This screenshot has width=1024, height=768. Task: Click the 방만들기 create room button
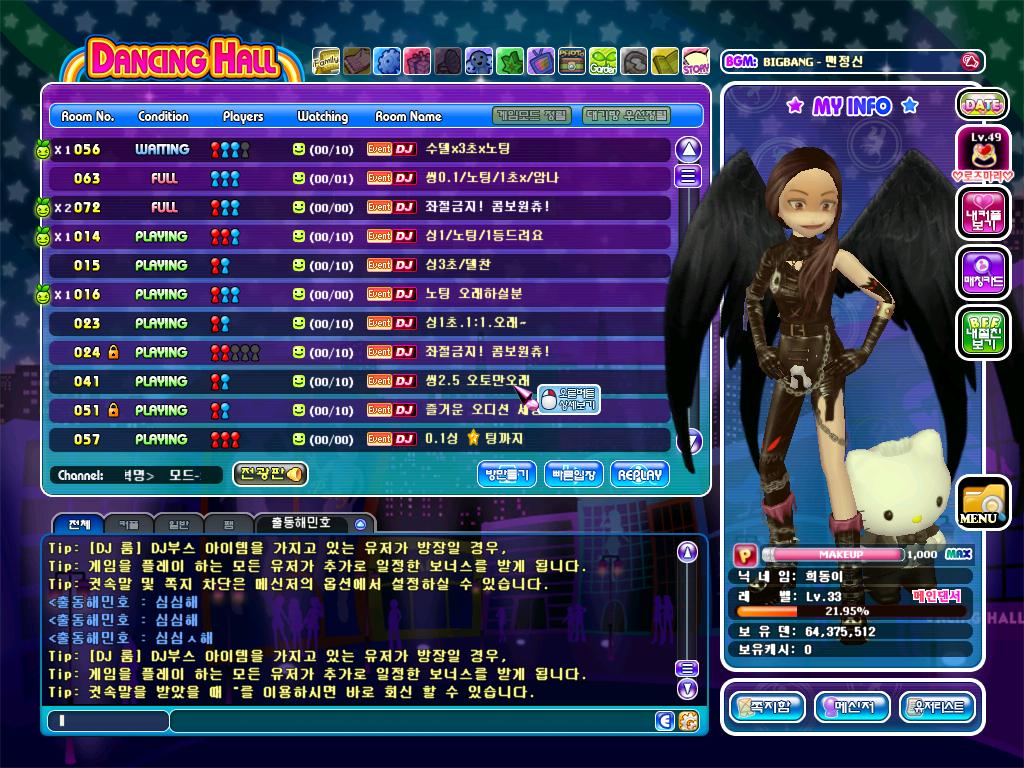[x=507, y=475]
